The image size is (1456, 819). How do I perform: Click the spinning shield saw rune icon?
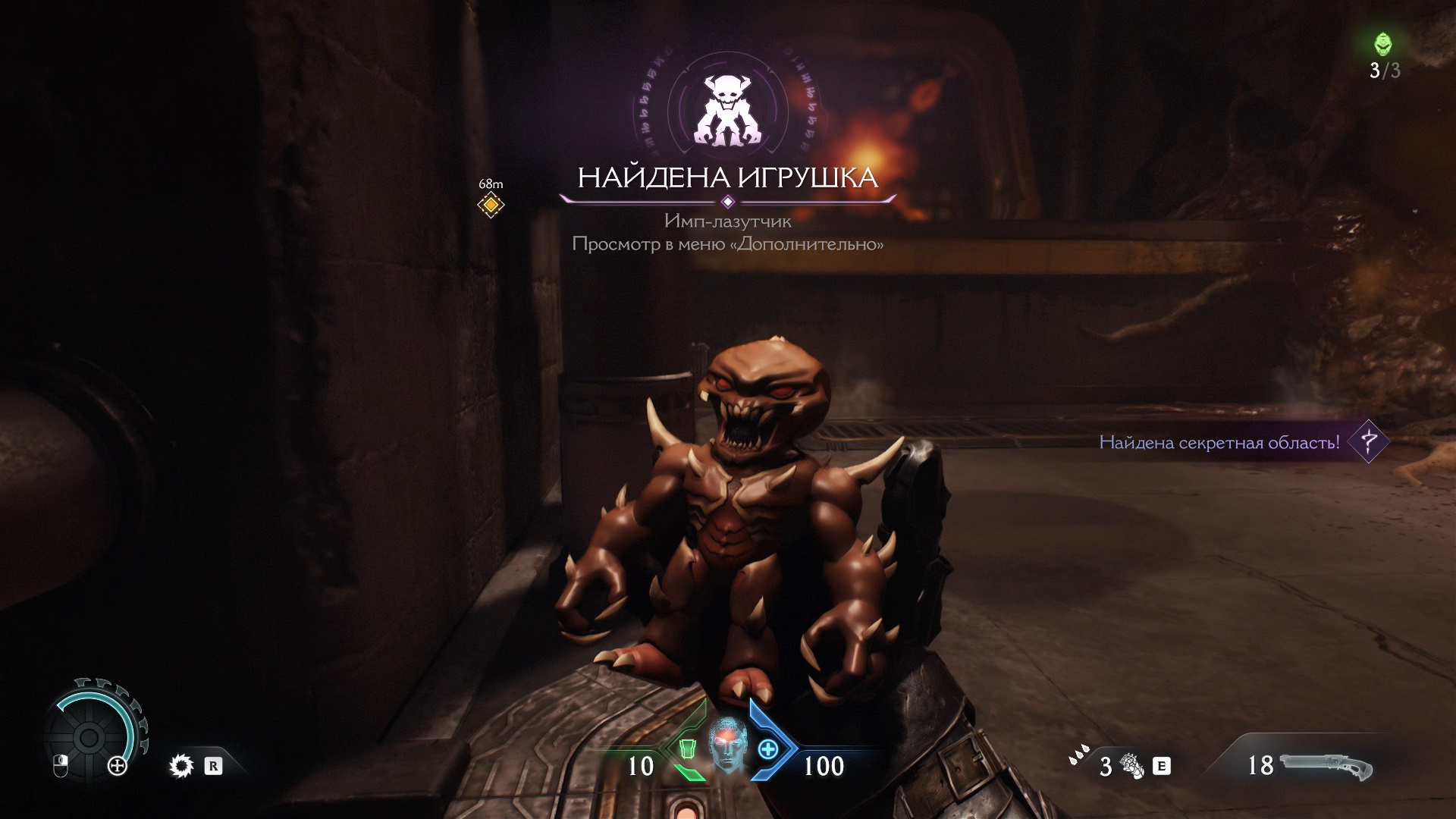tap(182, 767)
